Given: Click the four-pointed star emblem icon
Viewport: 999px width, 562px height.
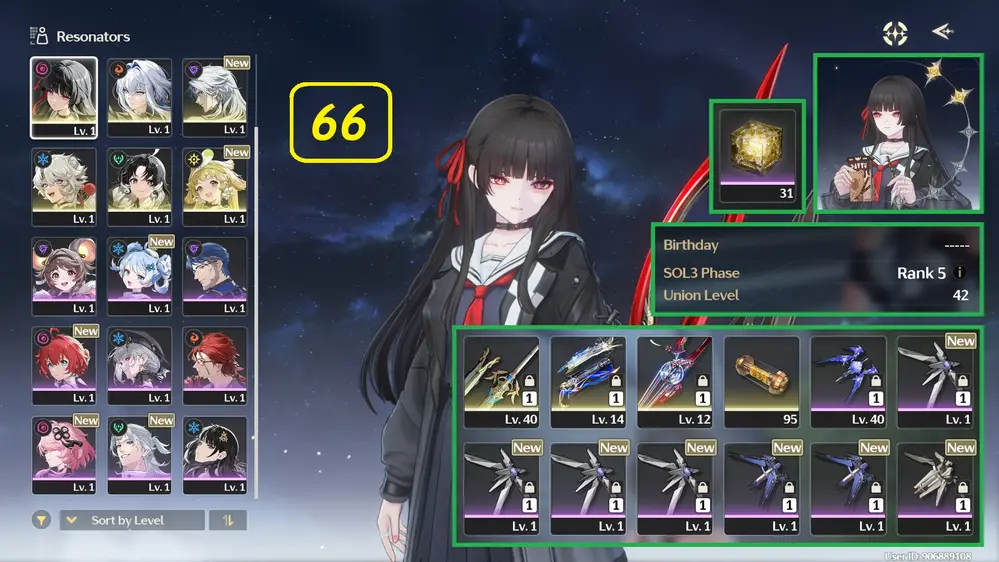Looking at the screenshot, I should coord(894,33).
